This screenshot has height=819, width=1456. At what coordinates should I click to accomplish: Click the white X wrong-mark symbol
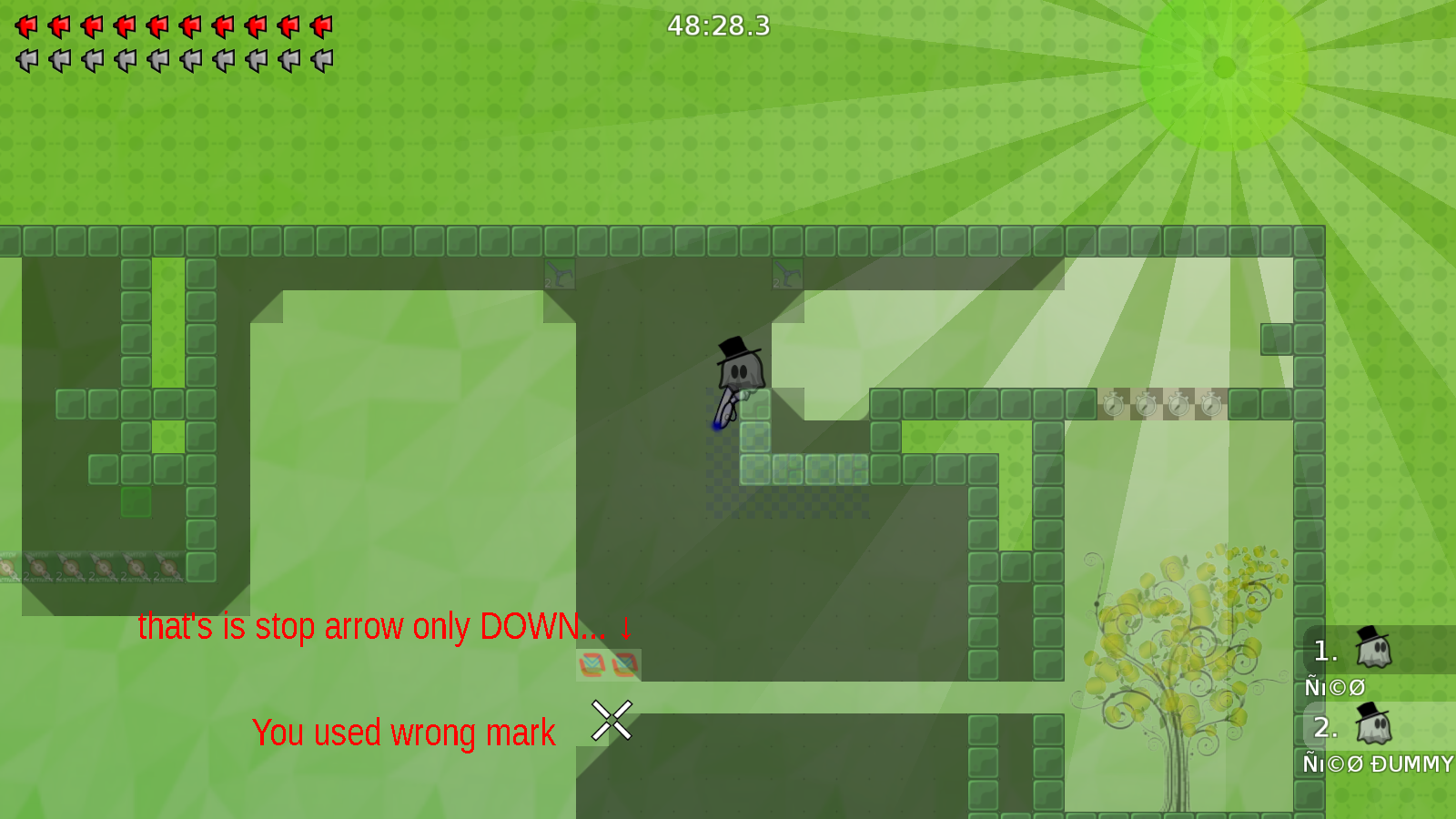click(x=610, y=720)
